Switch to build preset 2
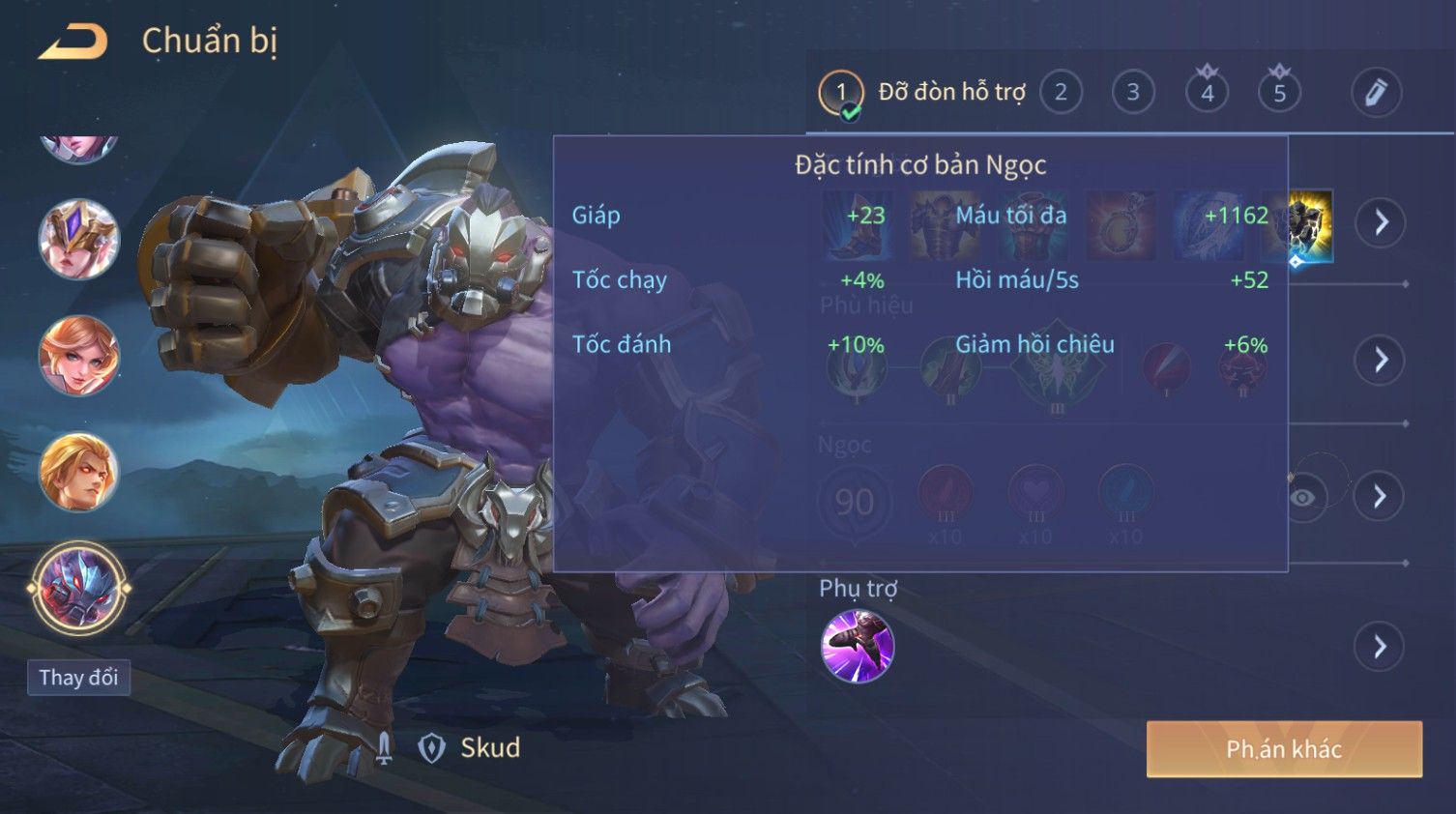 (1061, 93)
